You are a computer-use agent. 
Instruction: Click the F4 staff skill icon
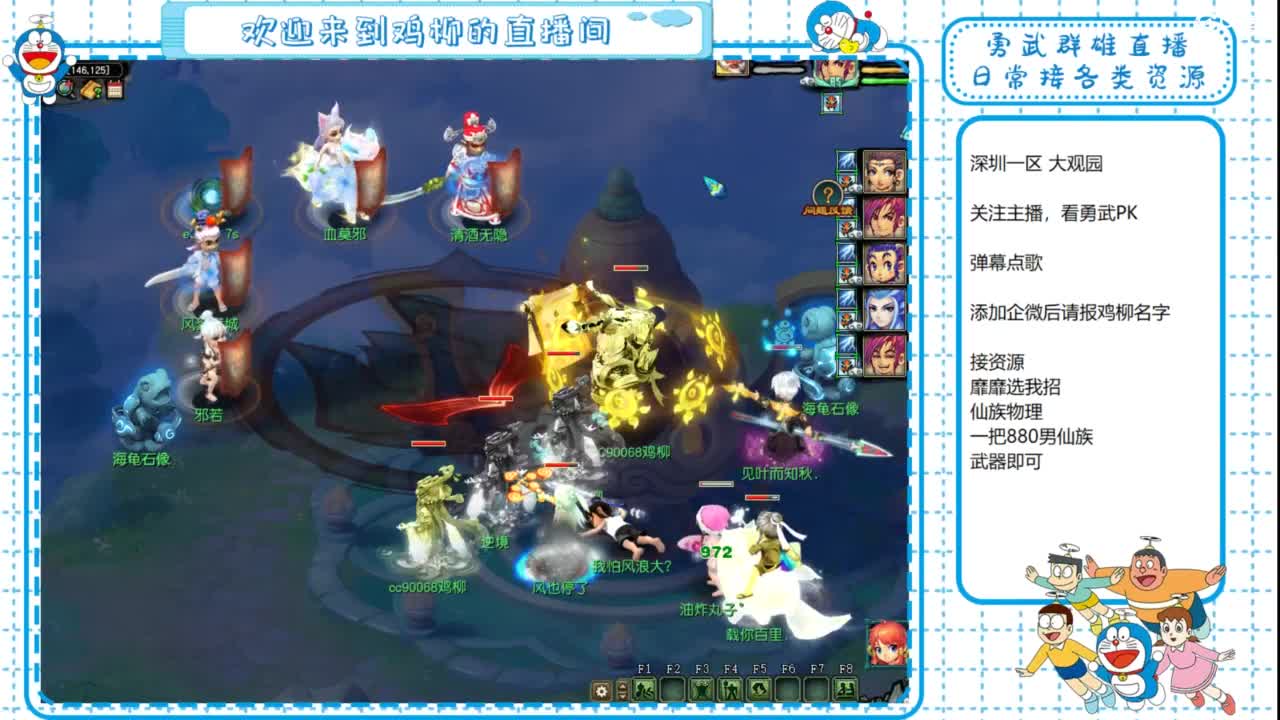pos(730,689)
